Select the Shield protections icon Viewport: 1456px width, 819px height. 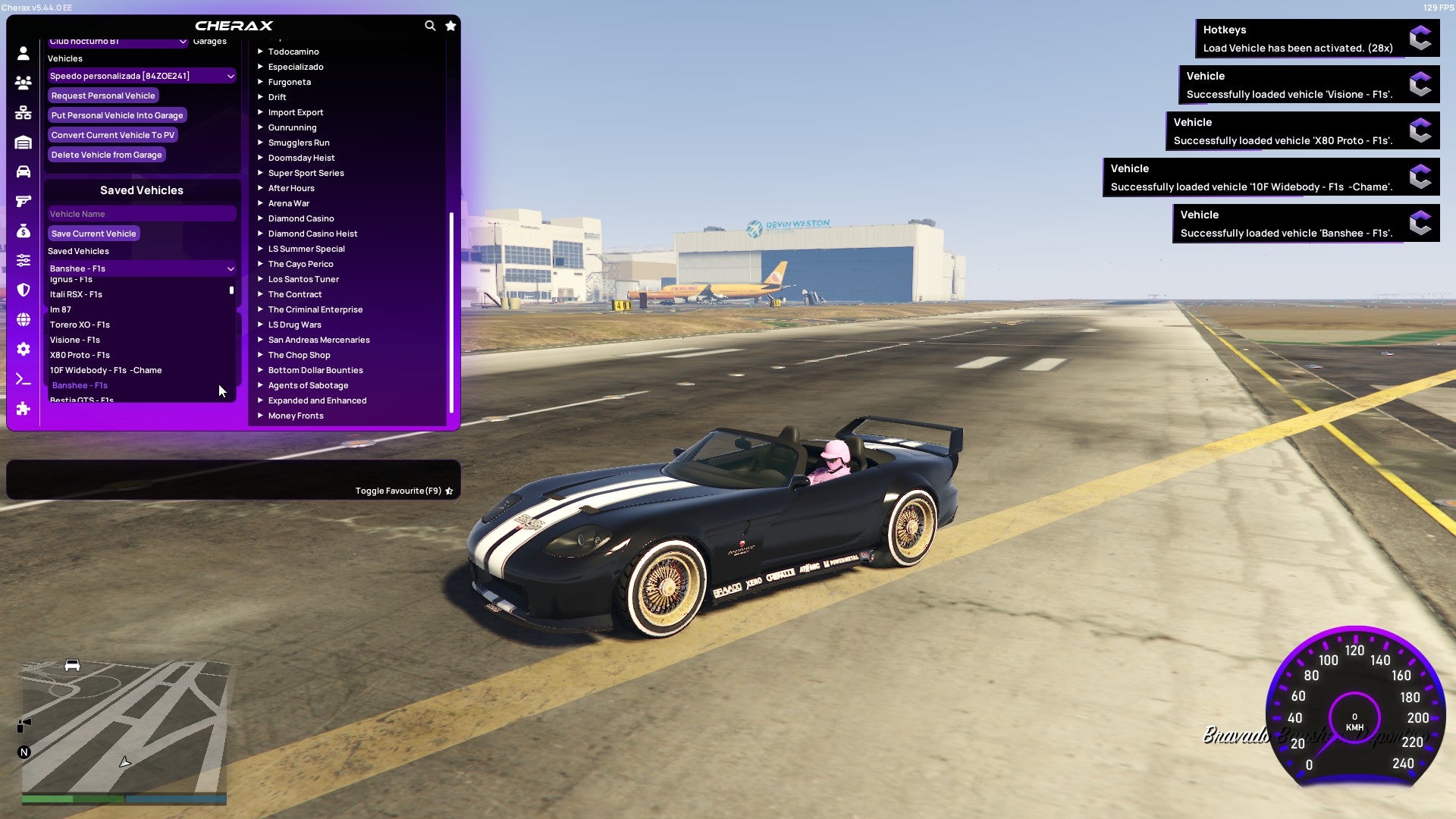tap(23, 289)
